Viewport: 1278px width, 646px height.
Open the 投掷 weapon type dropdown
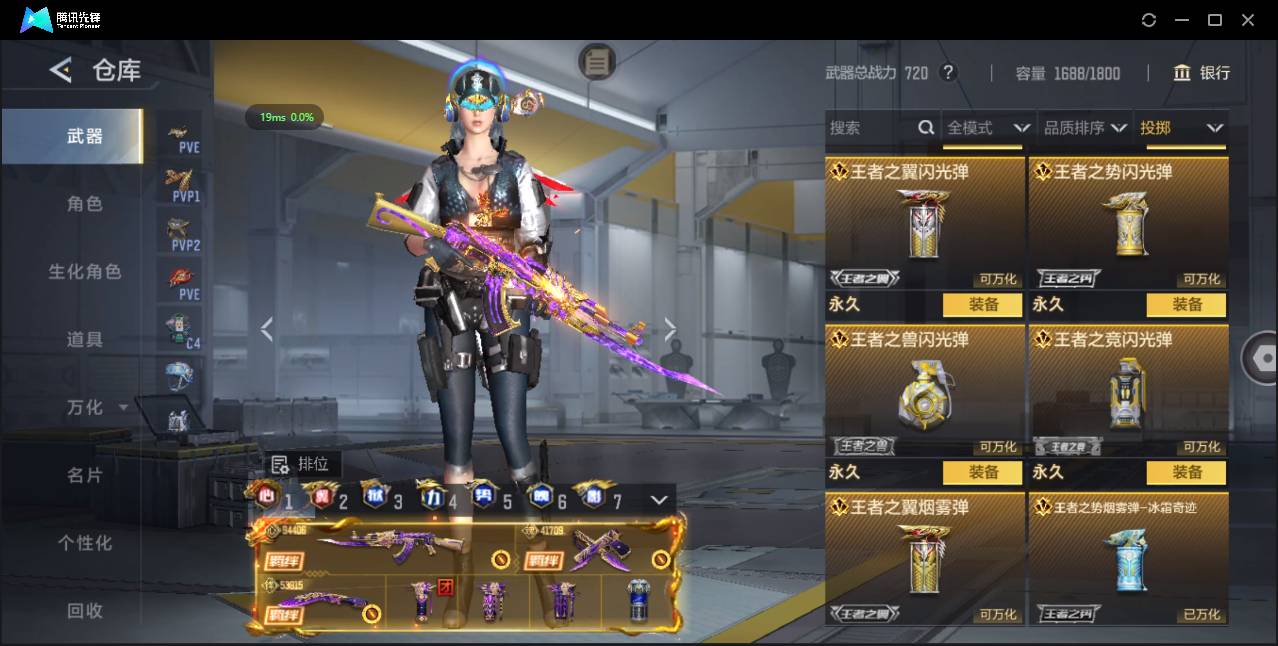coord(1181,128)
